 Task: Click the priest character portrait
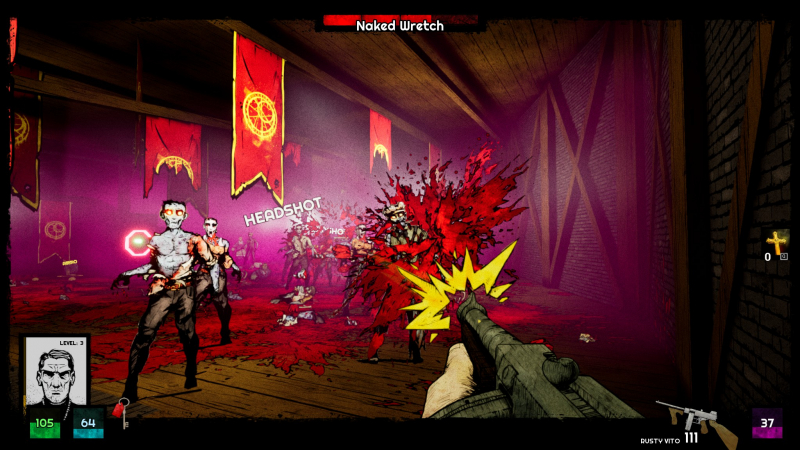pos(55,372)
